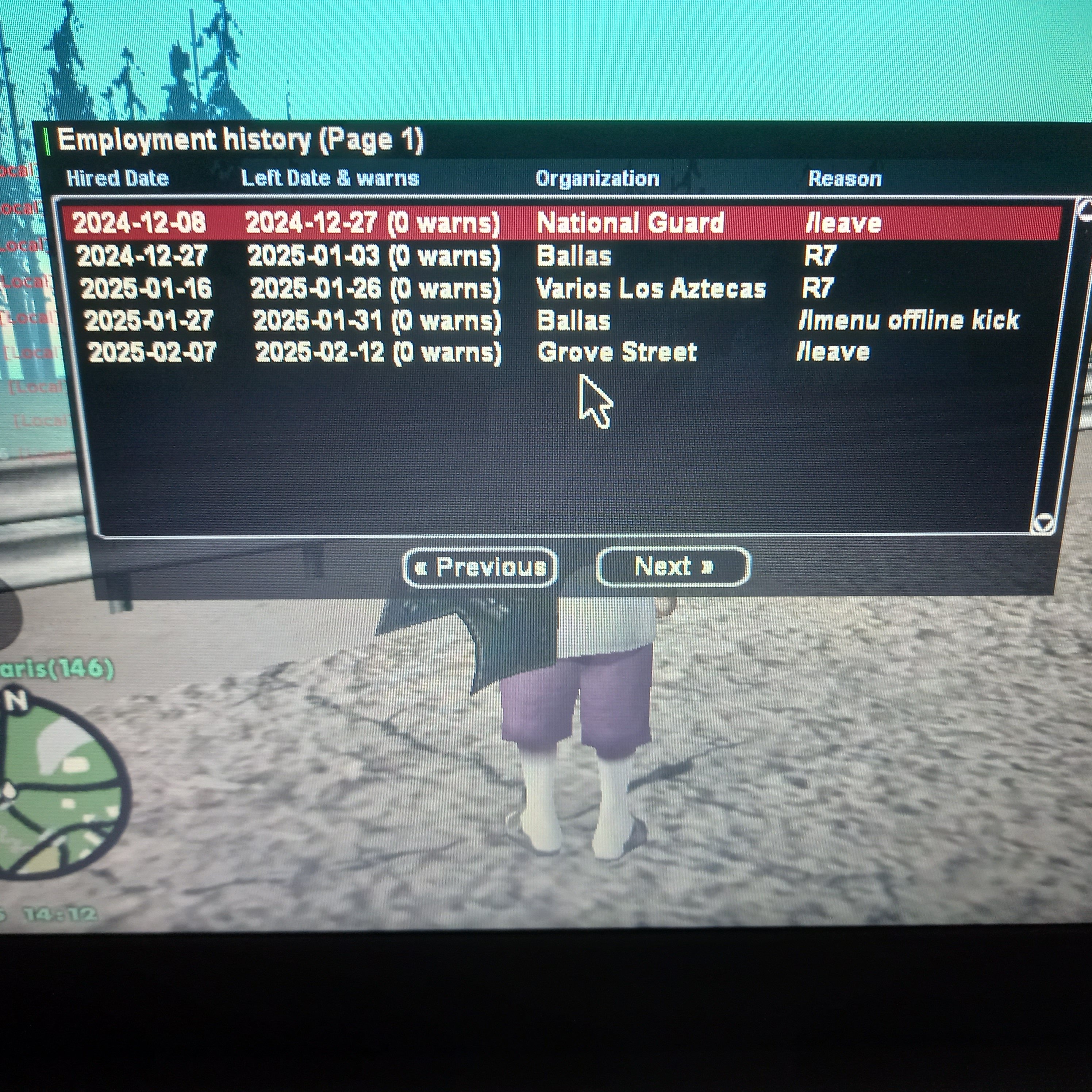
Task: Go to the Previous page
Action: coord(480,567)
